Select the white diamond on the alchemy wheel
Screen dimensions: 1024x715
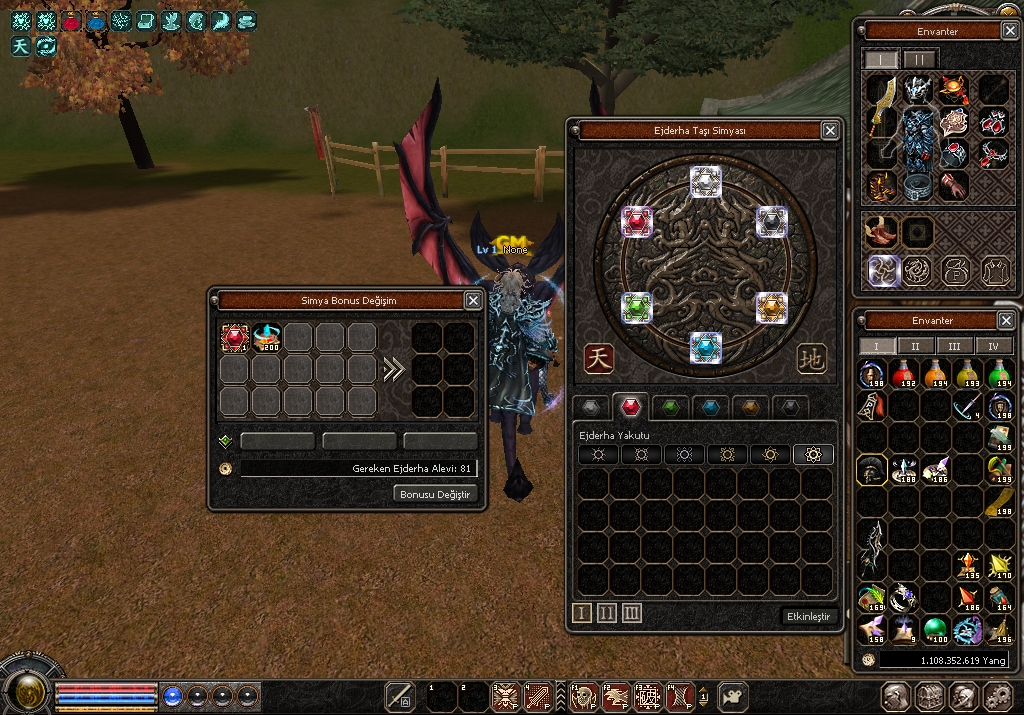(706, 181)
